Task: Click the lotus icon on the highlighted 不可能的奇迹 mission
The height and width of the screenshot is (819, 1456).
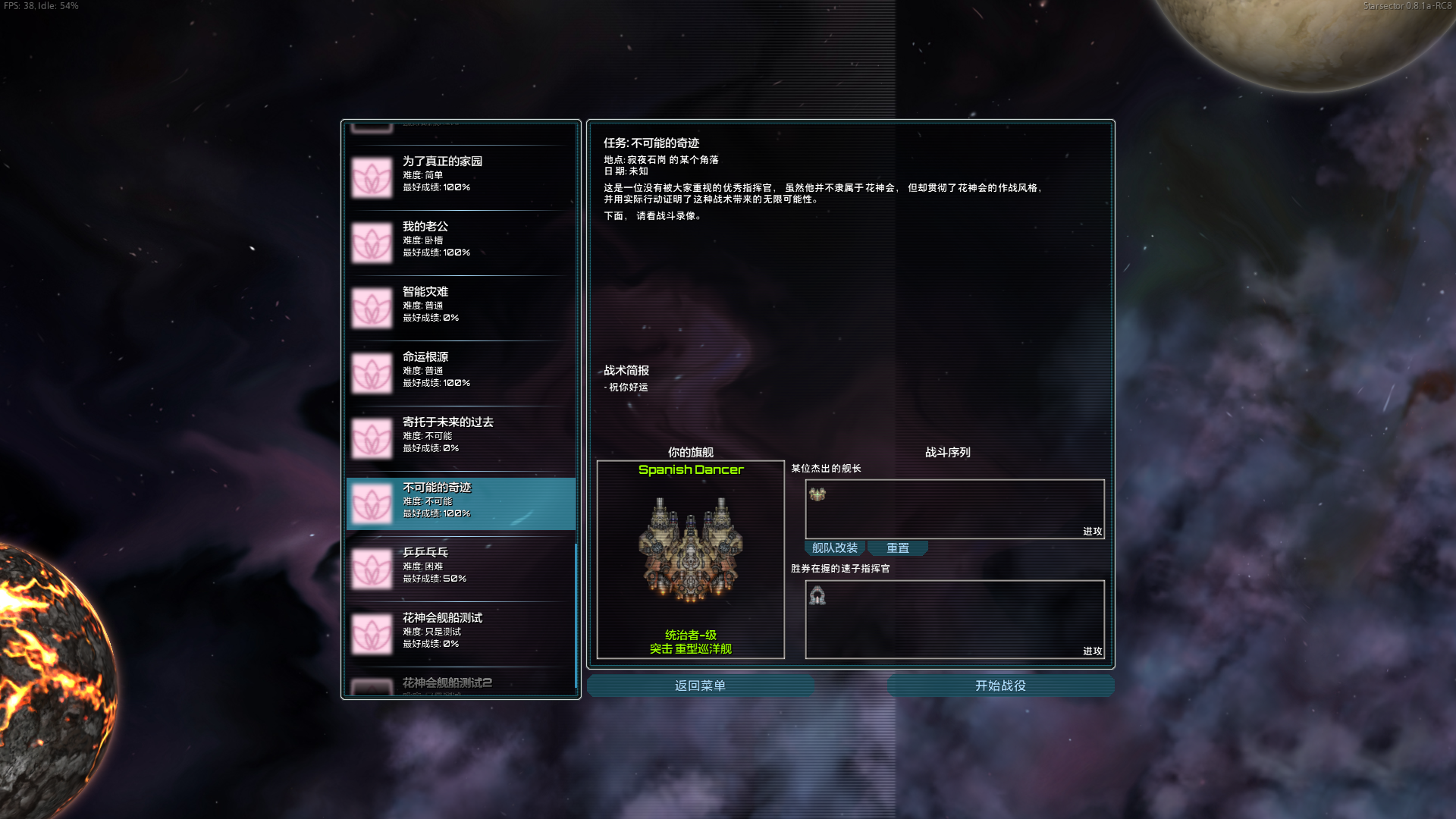Action: click(x=371, y=503)
